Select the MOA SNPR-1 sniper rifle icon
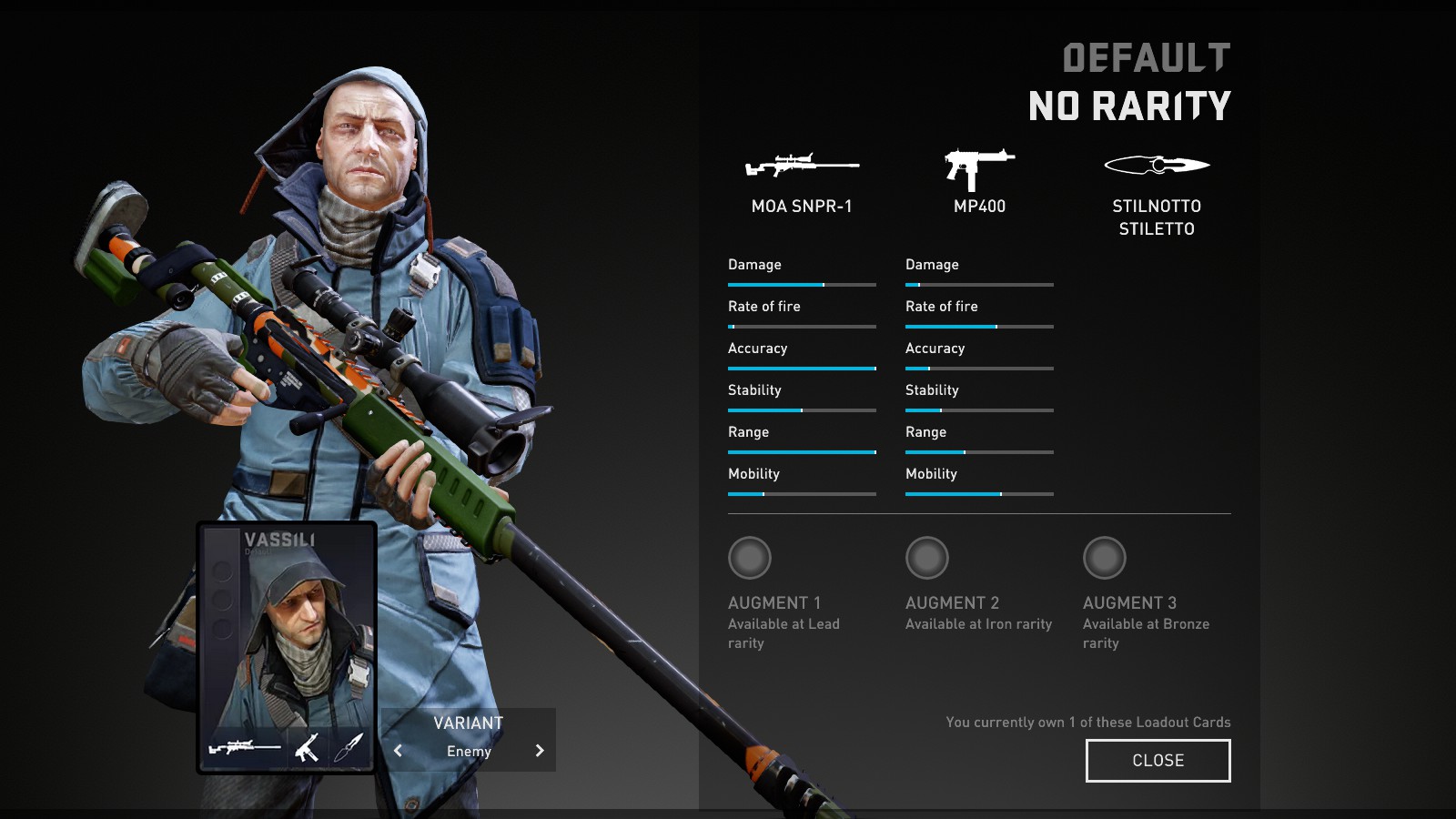 pos(802,166)
